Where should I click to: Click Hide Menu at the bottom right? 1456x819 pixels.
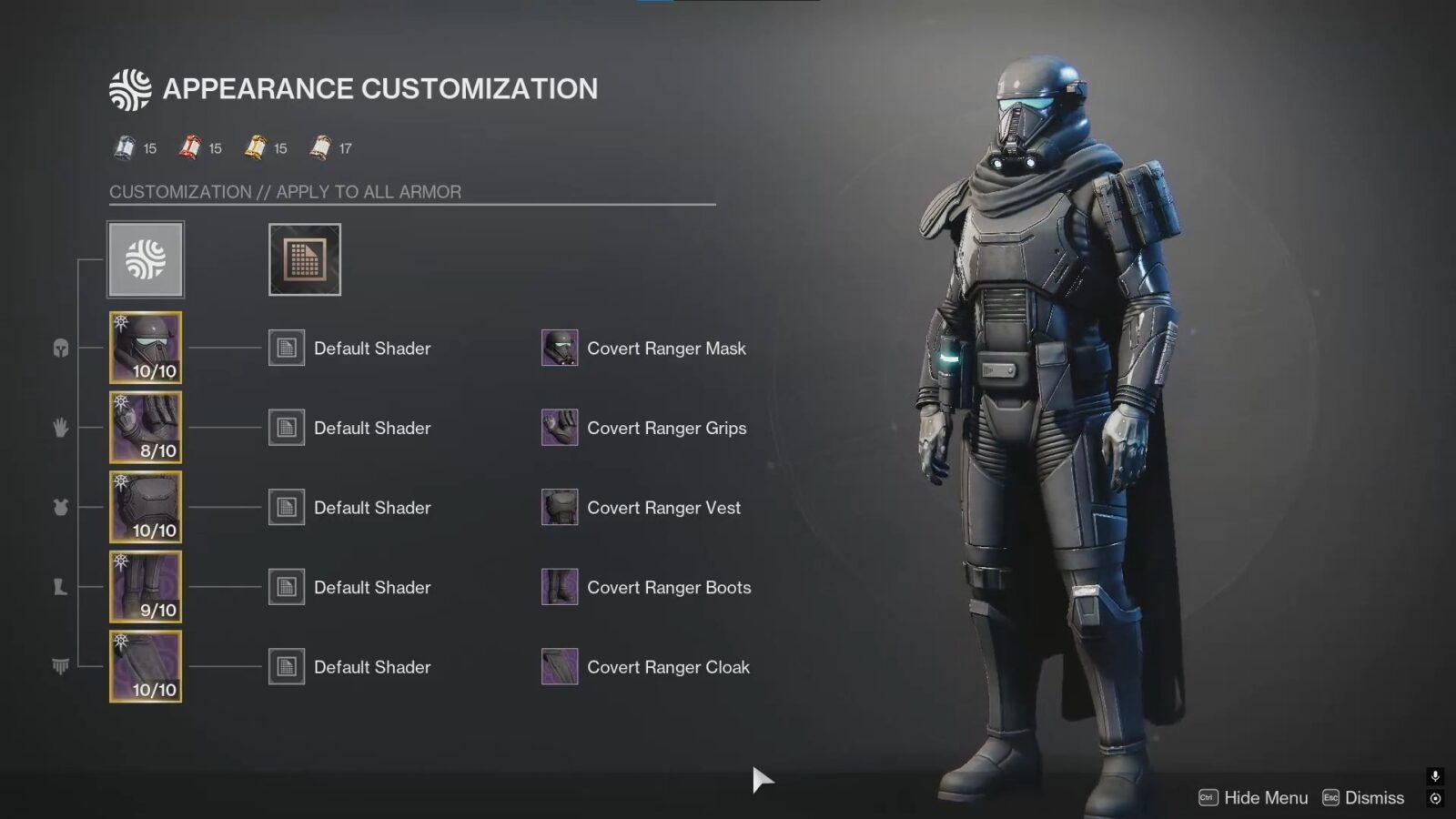coord(1265,797)
